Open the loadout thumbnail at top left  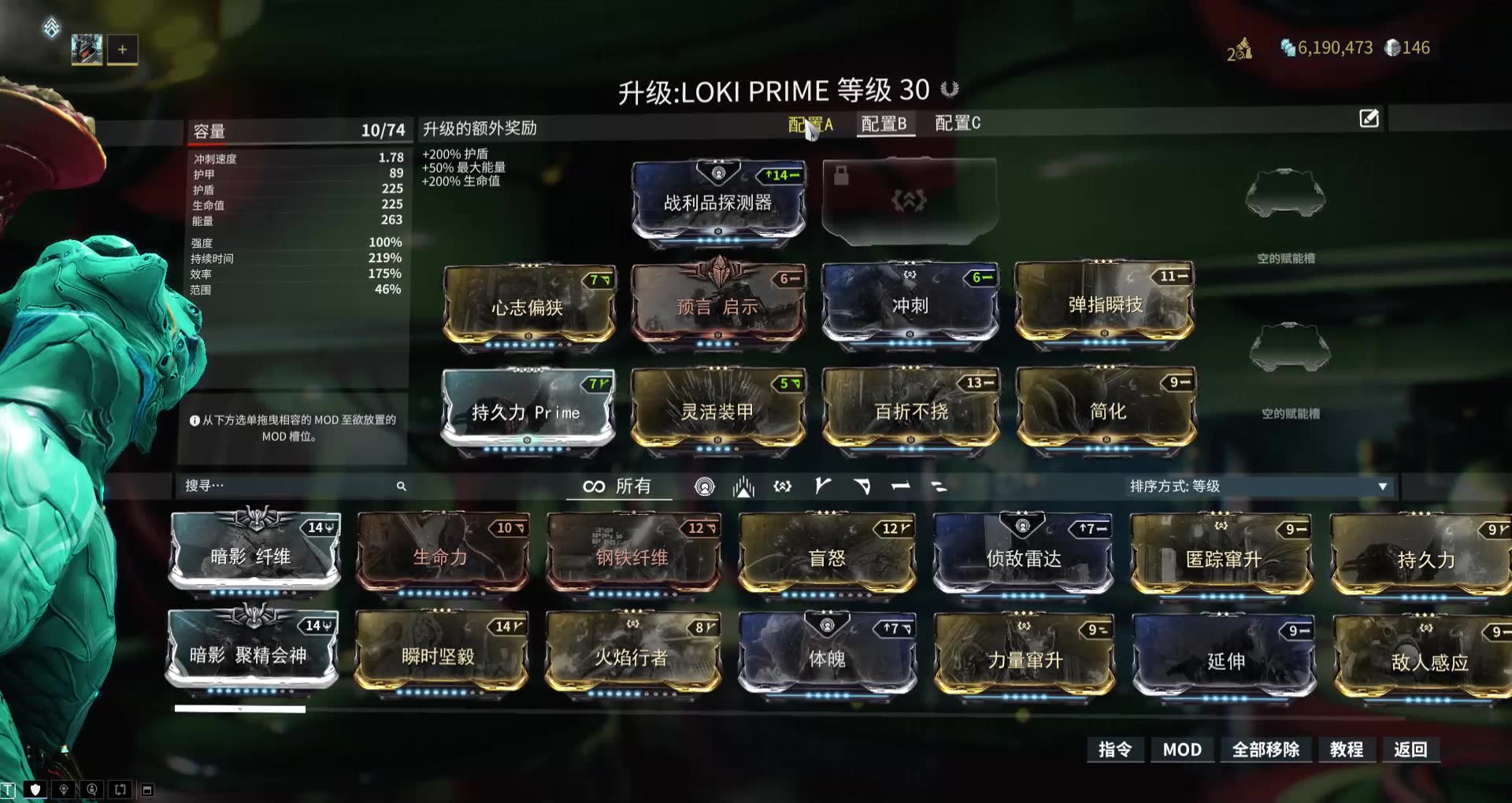(x=87, y=49)
